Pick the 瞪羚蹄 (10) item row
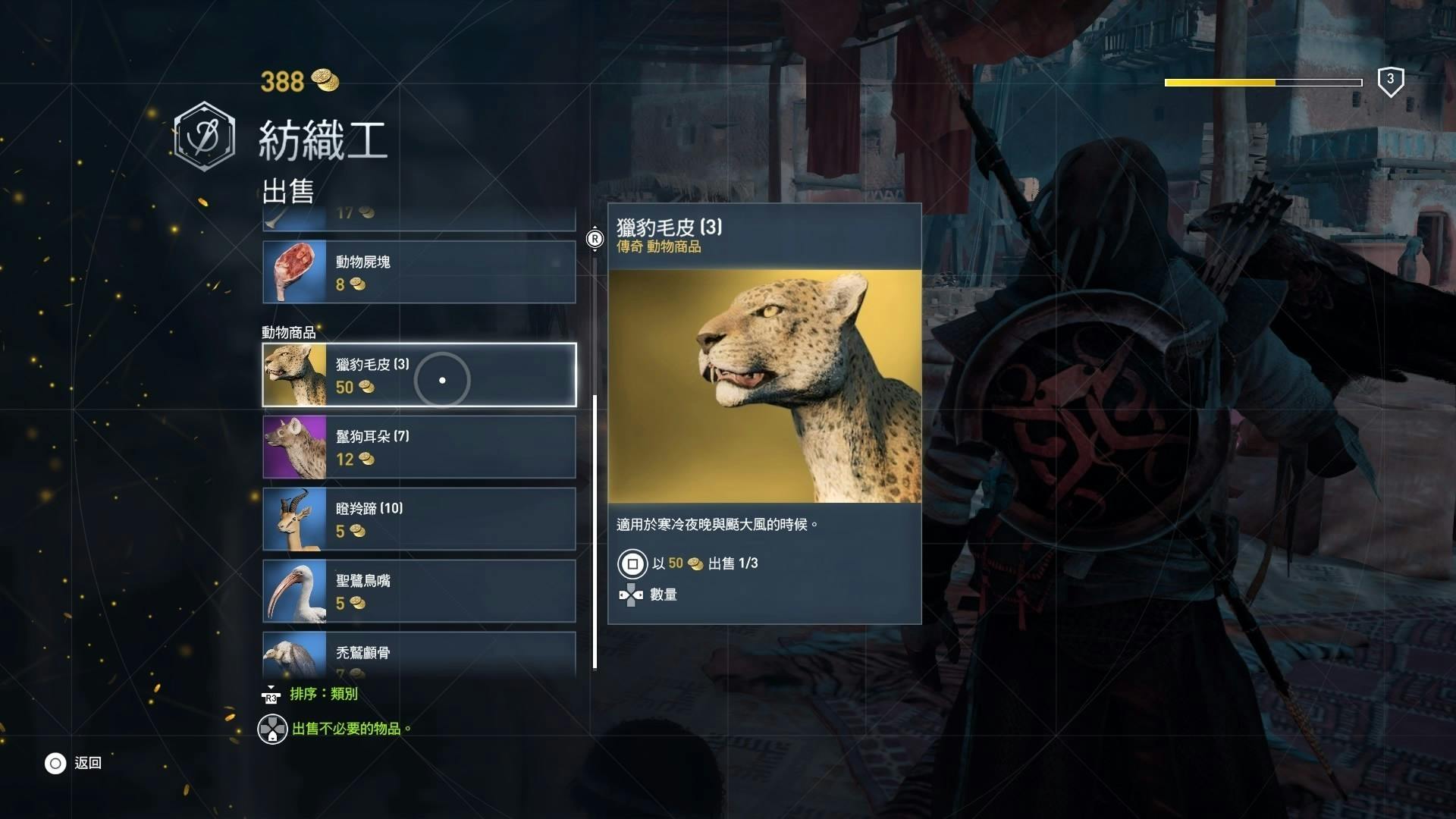The height and width of the screenshot is (819, 1456). (419, 519)
